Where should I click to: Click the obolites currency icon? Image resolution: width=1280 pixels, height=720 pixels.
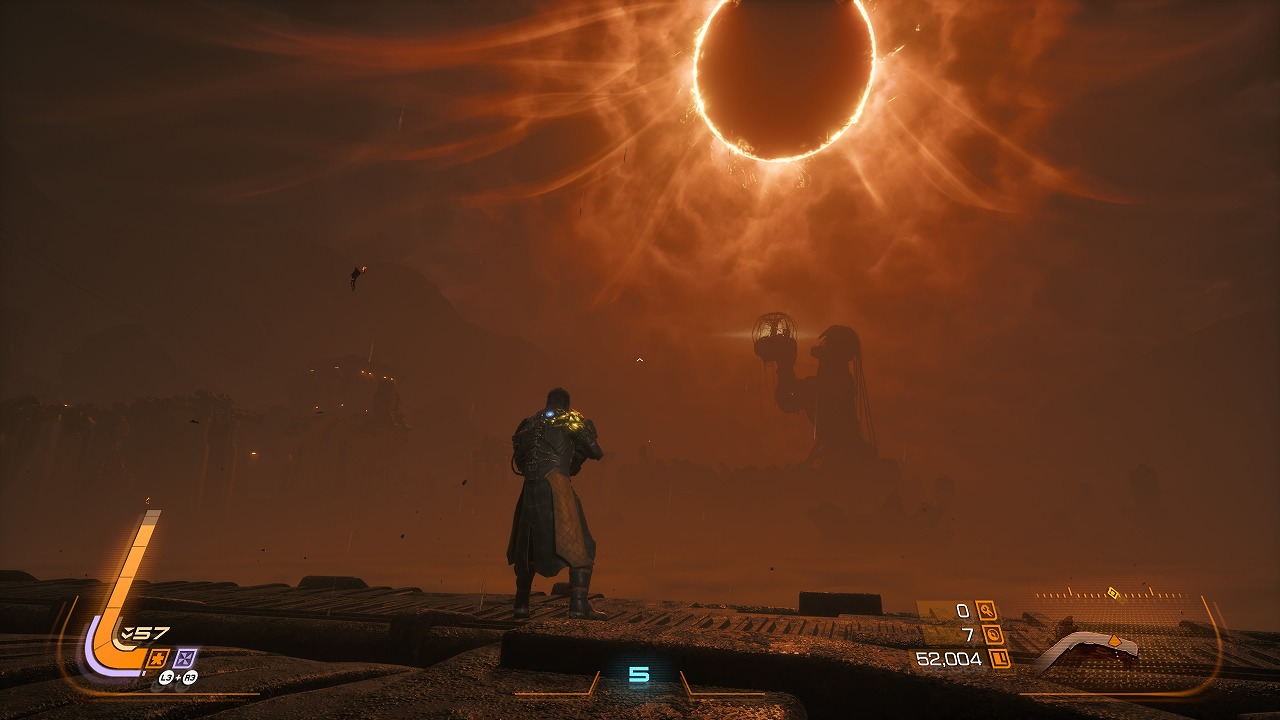(x=999, y=658)
